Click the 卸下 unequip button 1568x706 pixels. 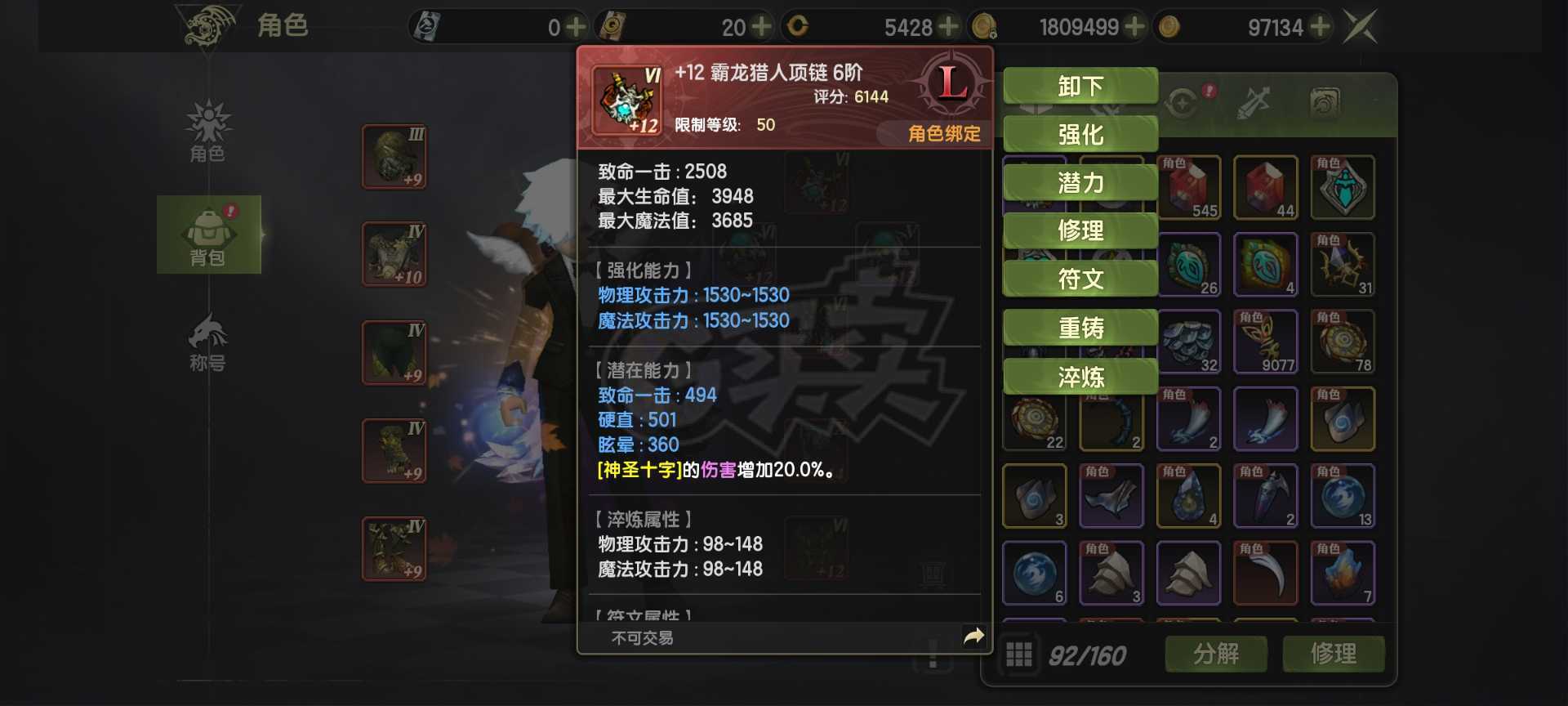(x=1080, y=85)
